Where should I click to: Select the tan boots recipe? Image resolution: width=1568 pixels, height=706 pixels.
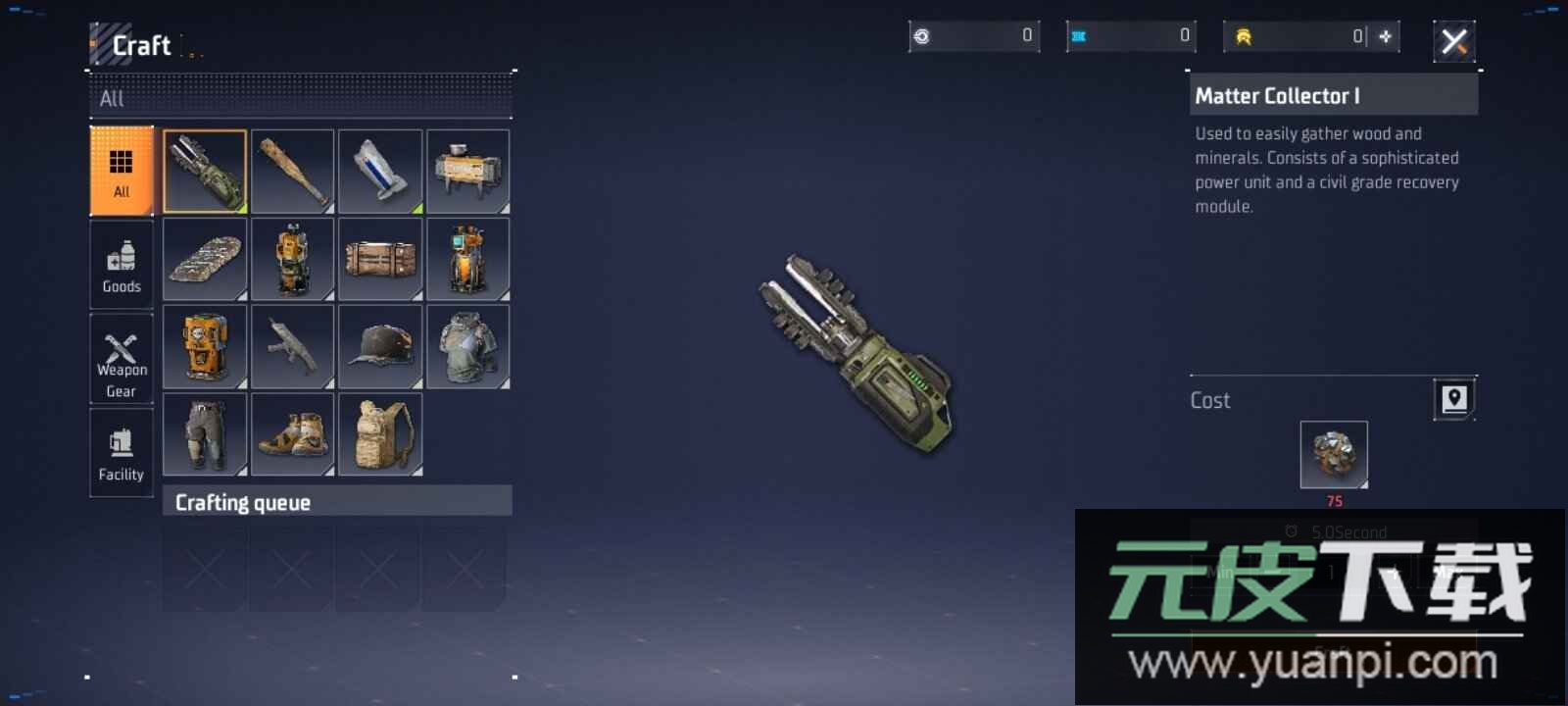292,433
